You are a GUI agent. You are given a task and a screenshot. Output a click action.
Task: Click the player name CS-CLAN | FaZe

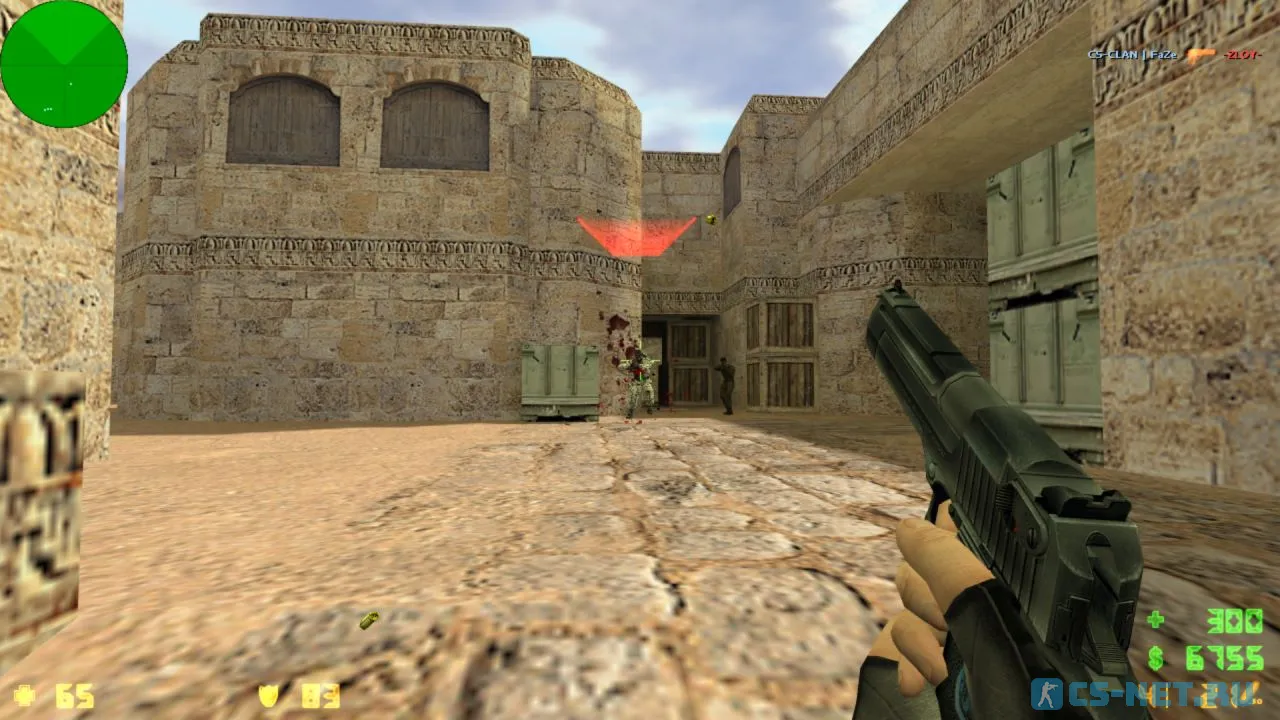pyautogui.click(x=1131, y=55)
